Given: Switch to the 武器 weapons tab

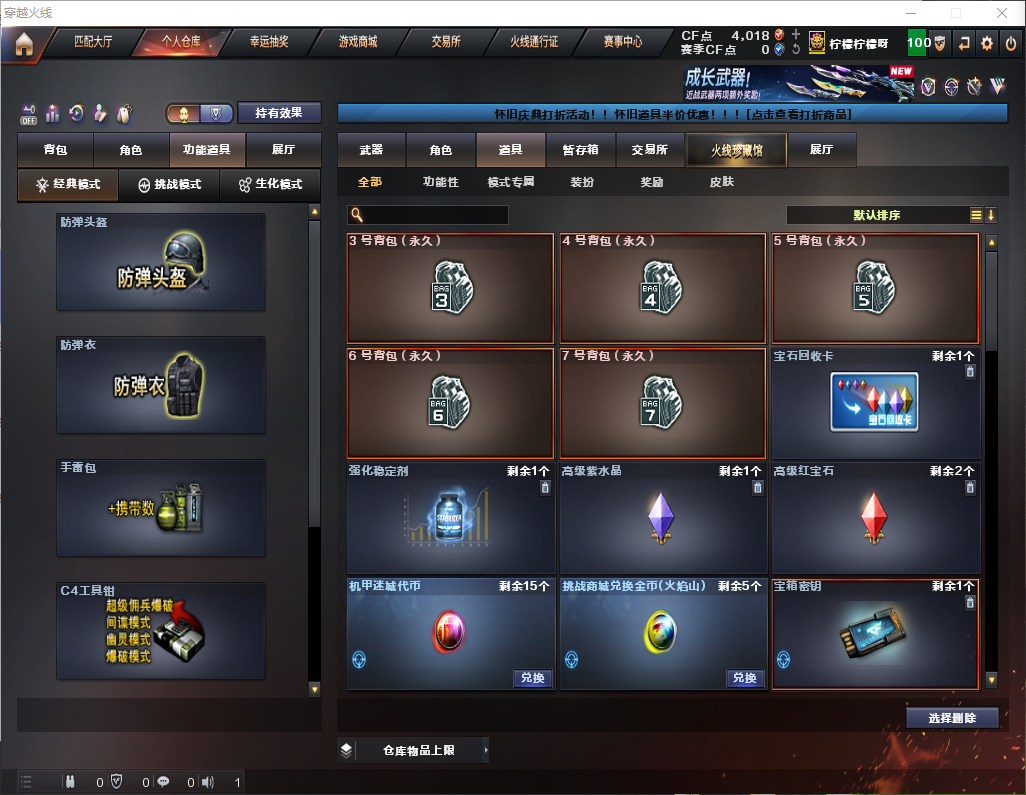Looking at the screenshot, I should [371, 150].
